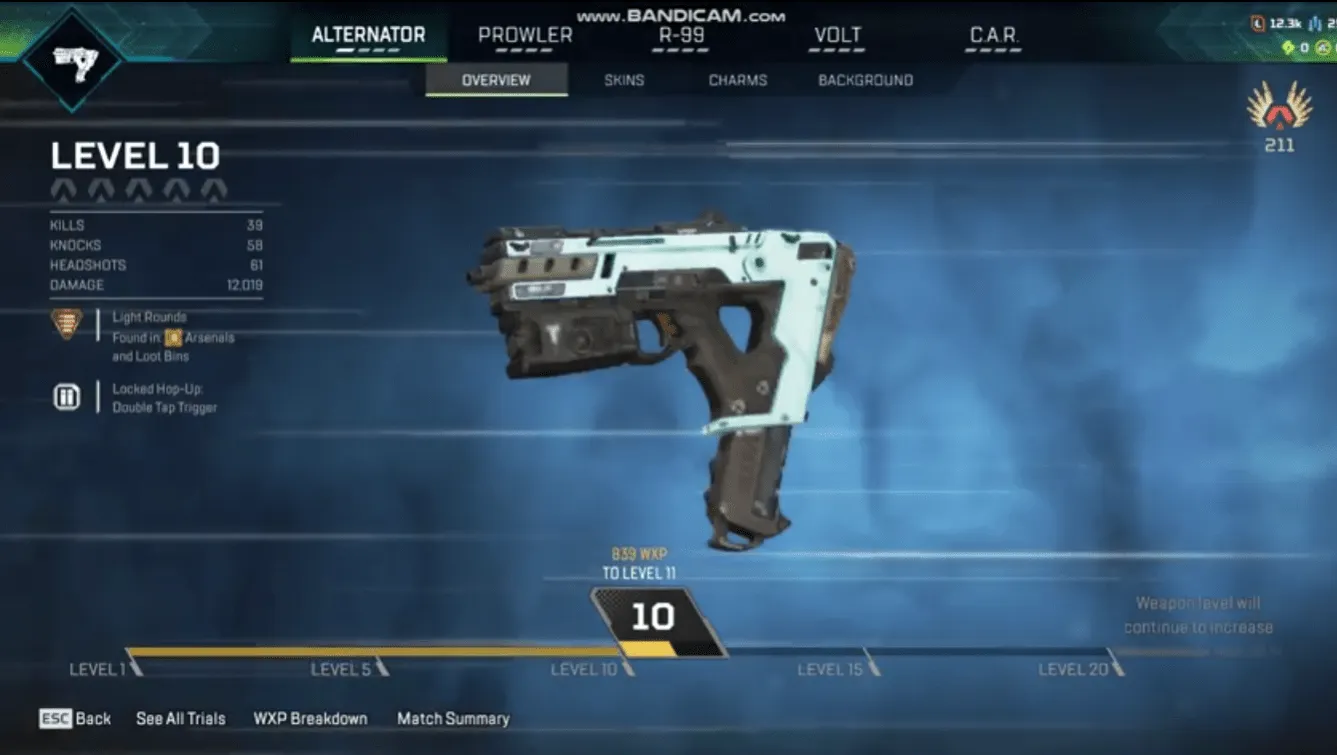Go Back from weapon mastery screen
This screenshot has height=755, width=1337.
pyautogui.click(x=76, y=718)
